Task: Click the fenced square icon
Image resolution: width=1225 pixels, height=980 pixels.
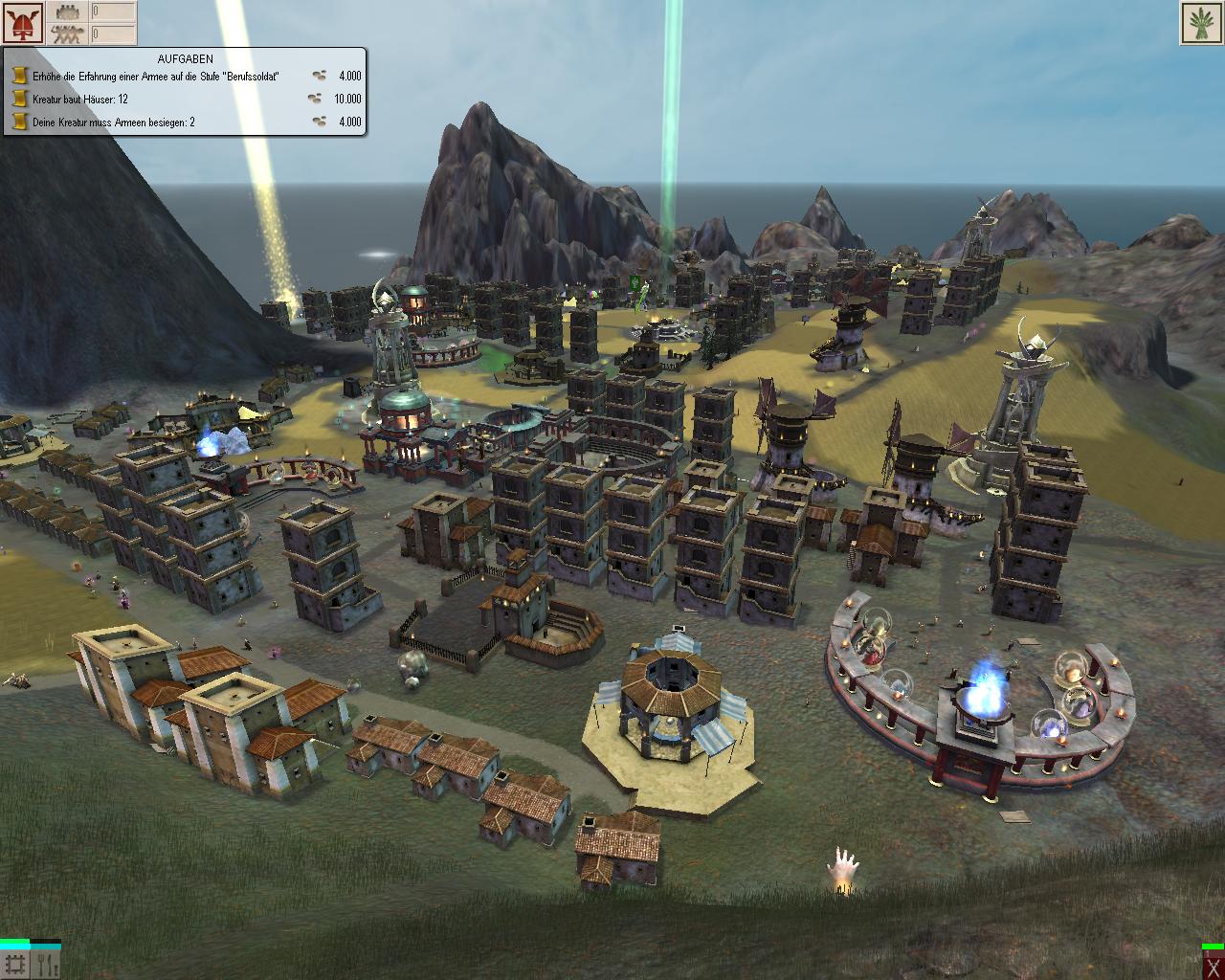Action: click(x=15, y=965)
